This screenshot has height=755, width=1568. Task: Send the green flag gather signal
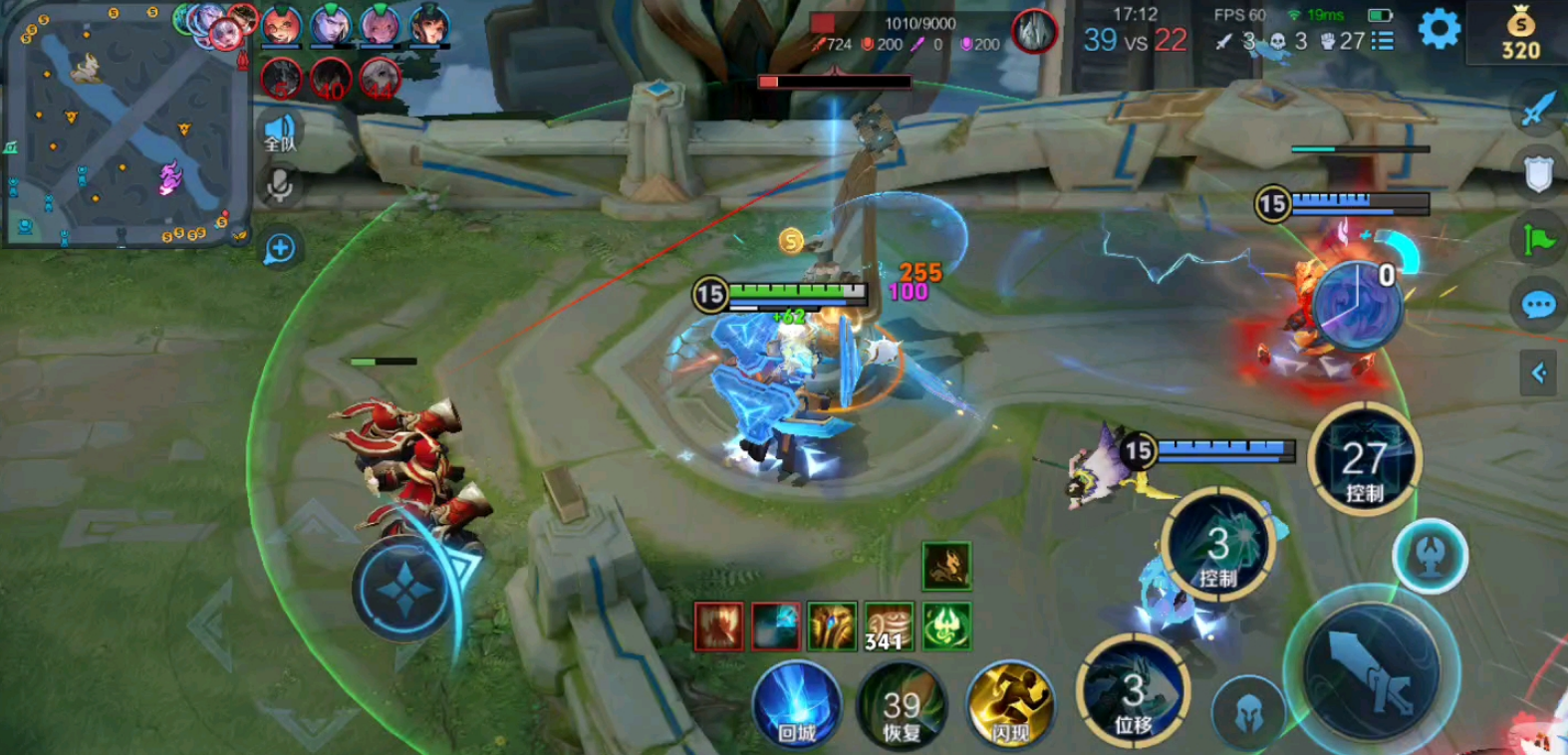tap(1538, 239)
